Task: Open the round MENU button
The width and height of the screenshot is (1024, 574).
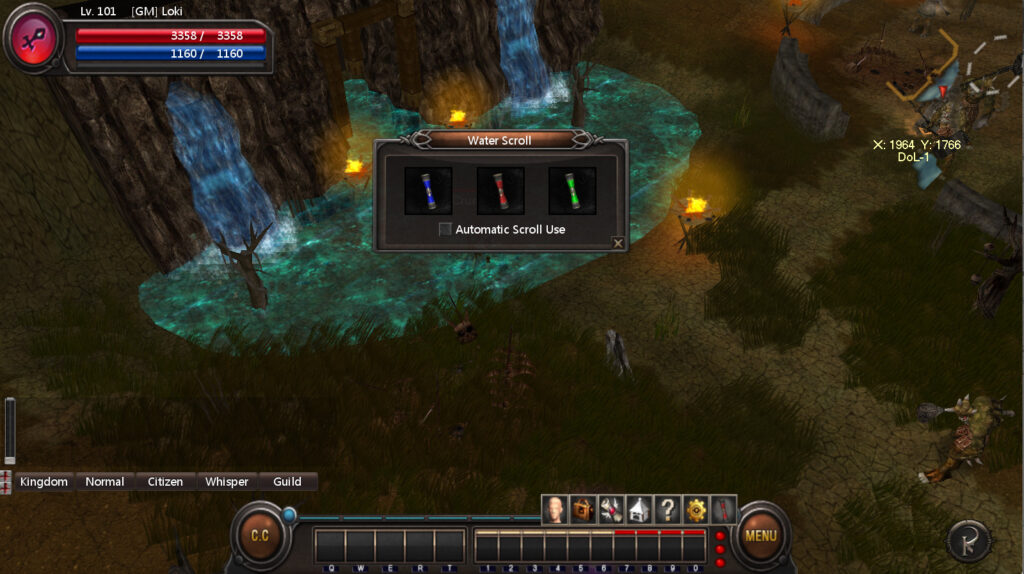Action: (761, 536)
